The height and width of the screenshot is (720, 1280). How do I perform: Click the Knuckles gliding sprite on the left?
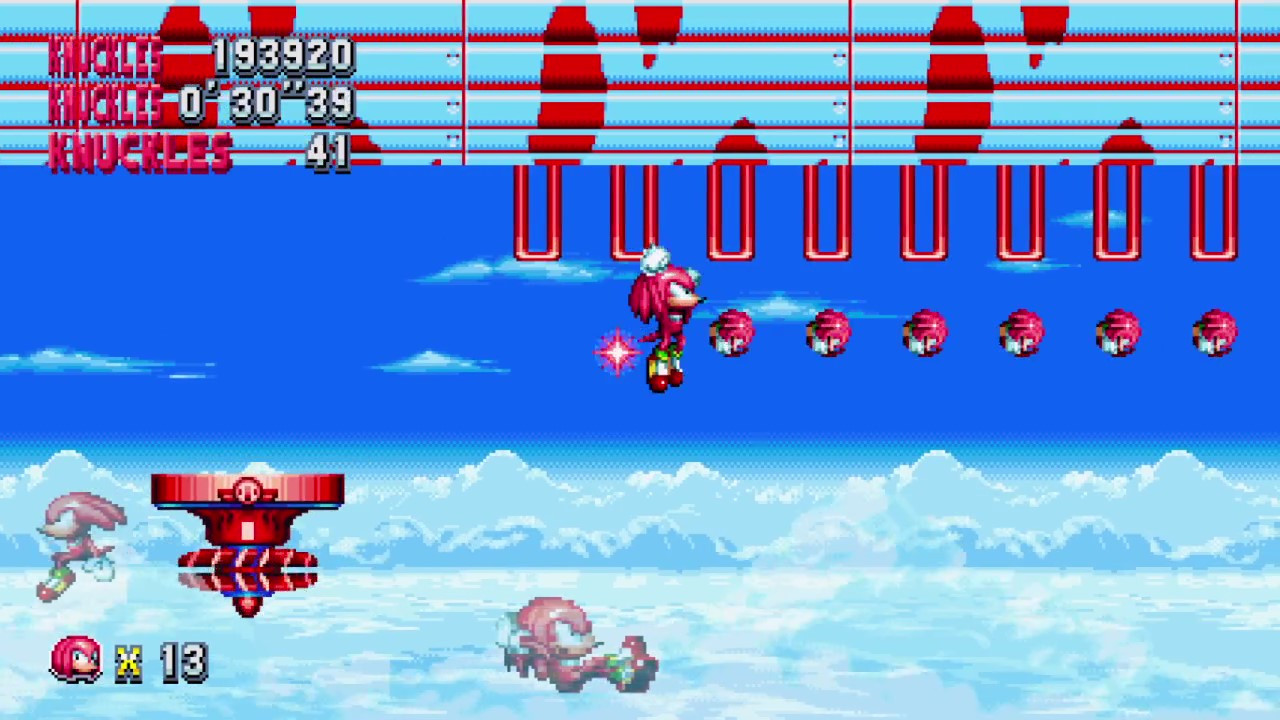[80, 545]
